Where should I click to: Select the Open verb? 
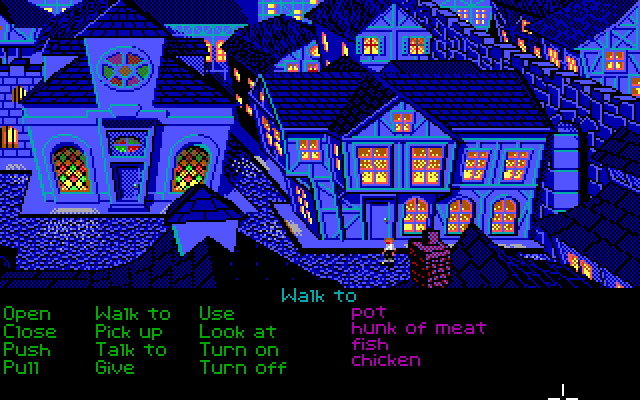(26, 314)
